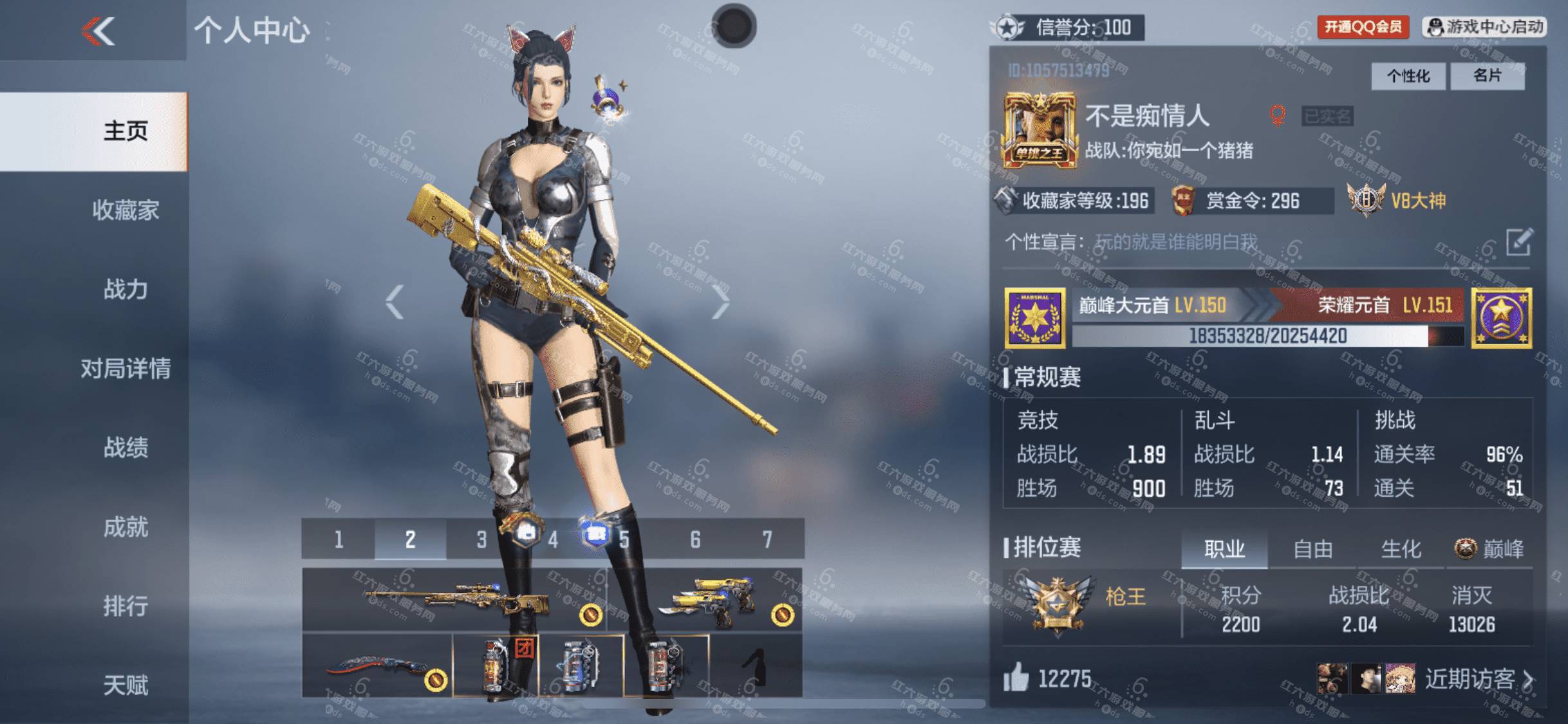Select the golden sniper rifle weapon slot
The height and width of the screenshot is (724, 1568).
(454, 600)
